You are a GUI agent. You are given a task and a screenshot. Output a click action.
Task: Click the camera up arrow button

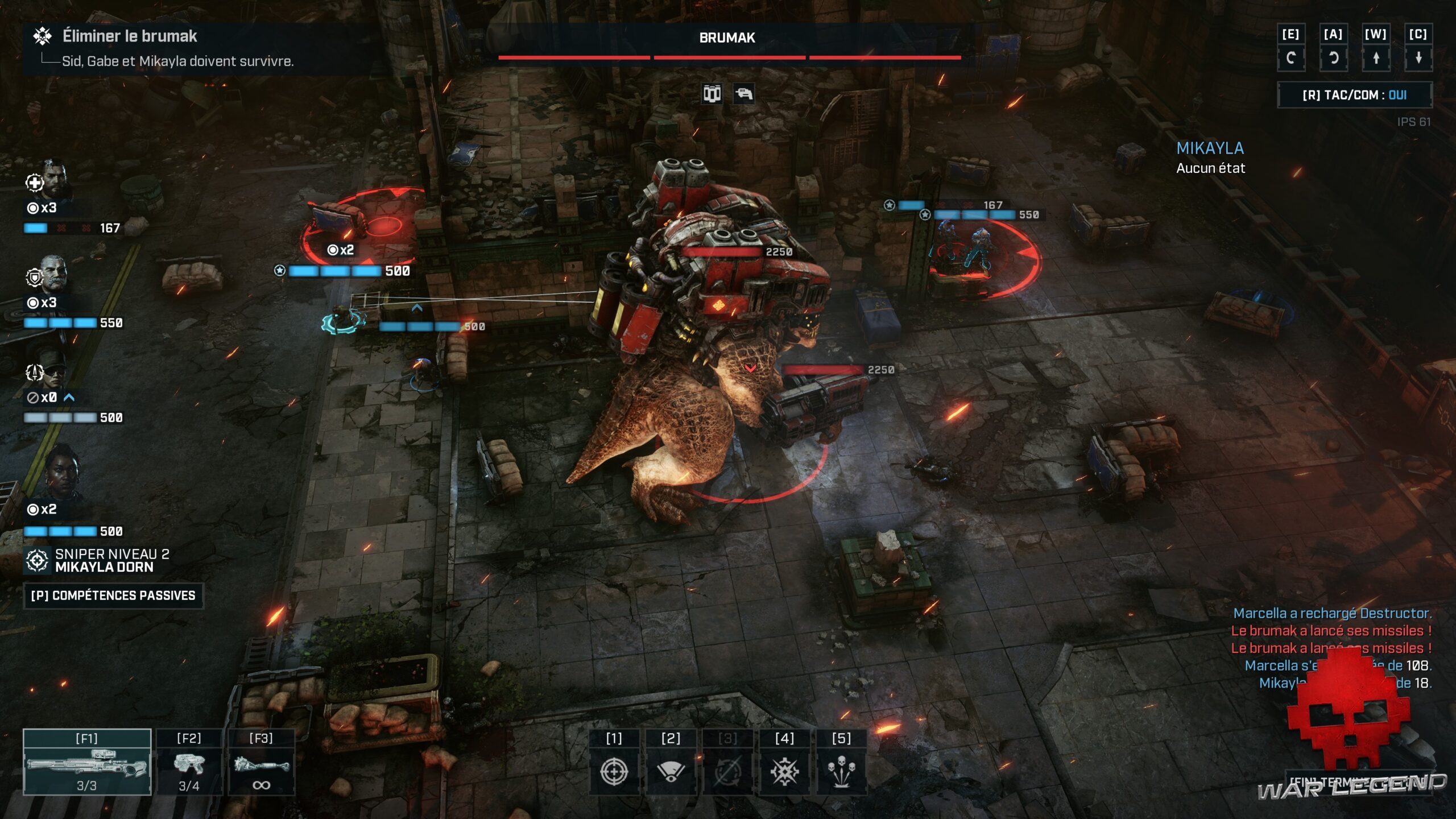point(1376,57)
